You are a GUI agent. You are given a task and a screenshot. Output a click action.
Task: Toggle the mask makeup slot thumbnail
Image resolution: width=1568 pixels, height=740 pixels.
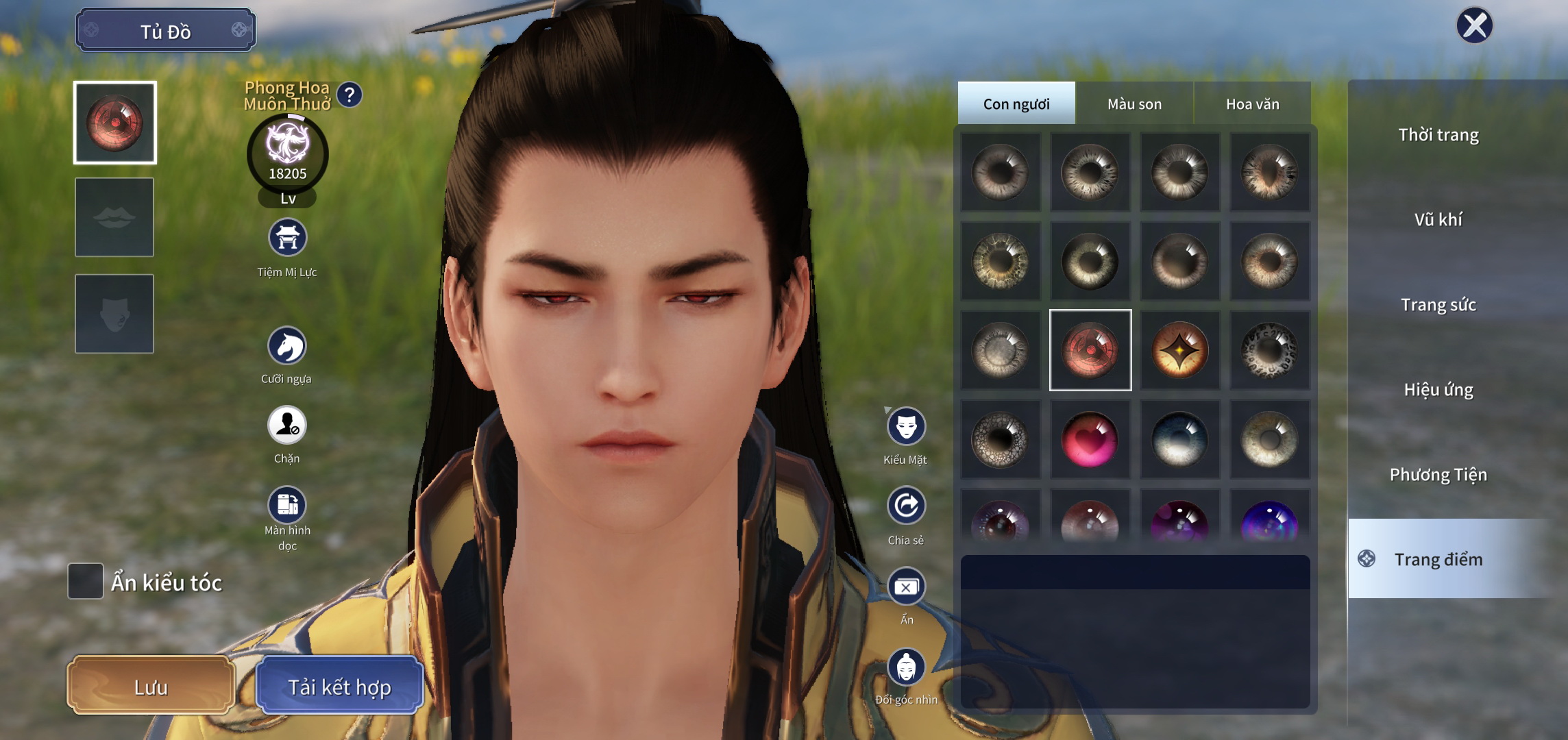tap(114, 312)
